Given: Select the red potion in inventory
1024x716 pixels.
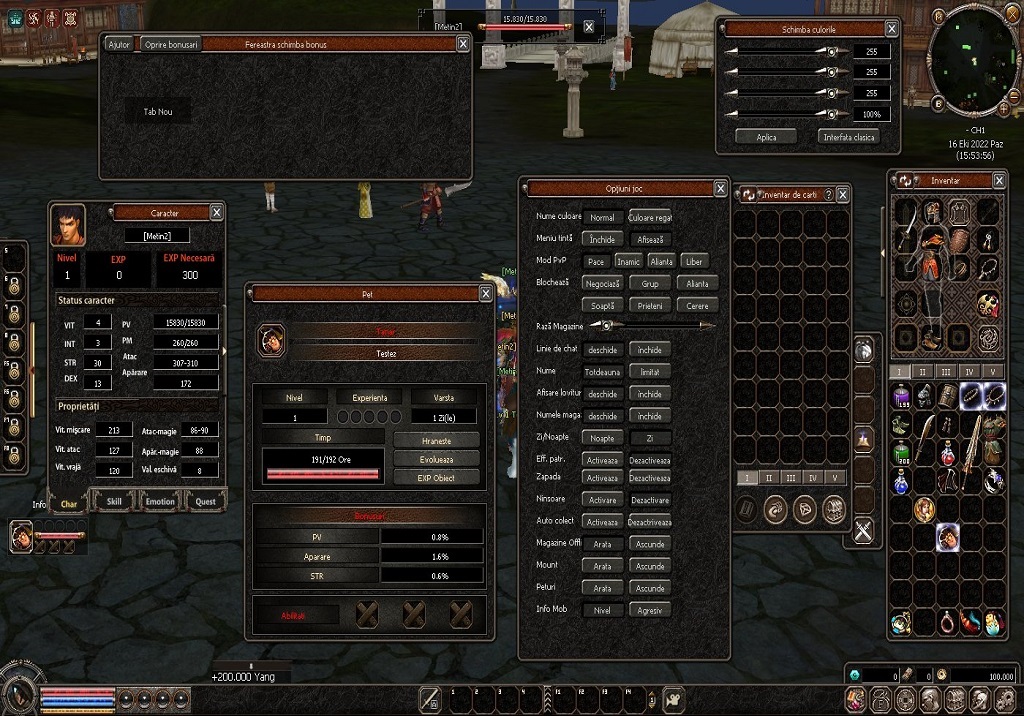Looking at the screenshot, I should [x=947, y=456].
